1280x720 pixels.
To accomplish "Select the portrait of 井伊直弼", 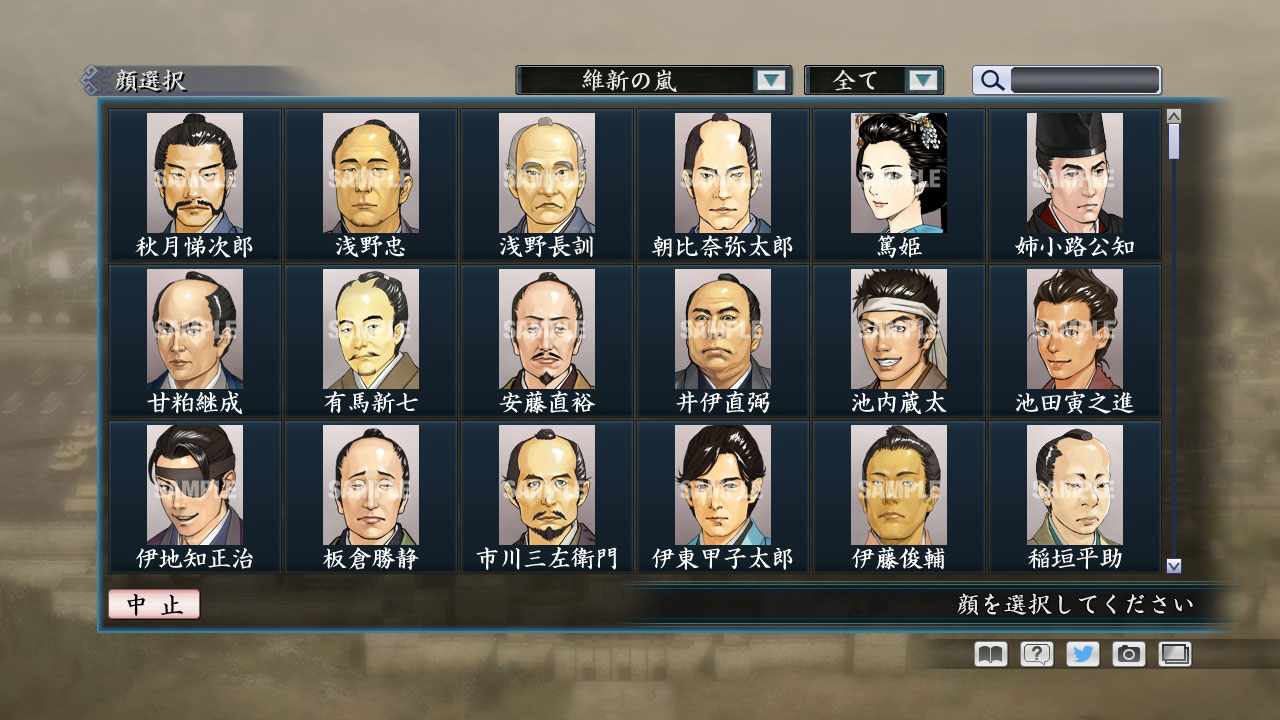I will tap(722, 328).
